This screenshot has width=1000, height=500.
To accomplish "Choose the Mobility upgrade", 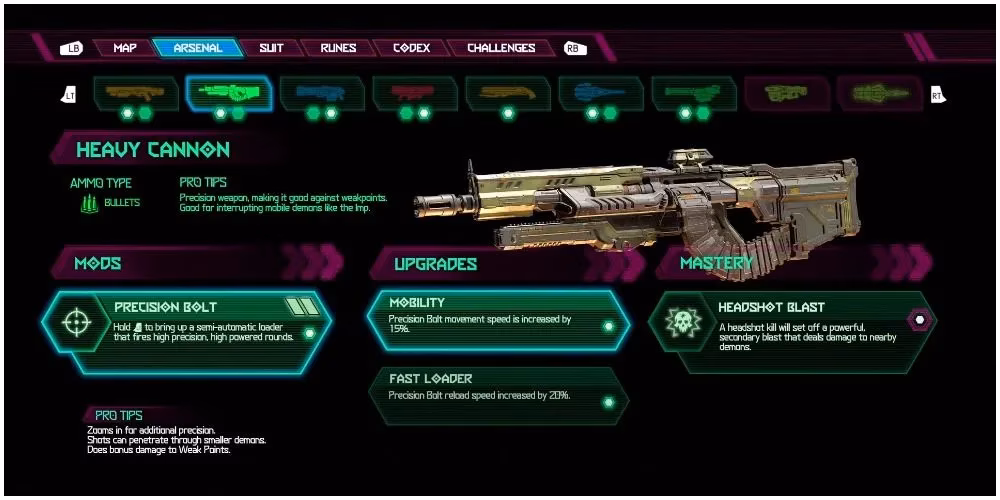I will pyautogui.click(x=498, y=319).
